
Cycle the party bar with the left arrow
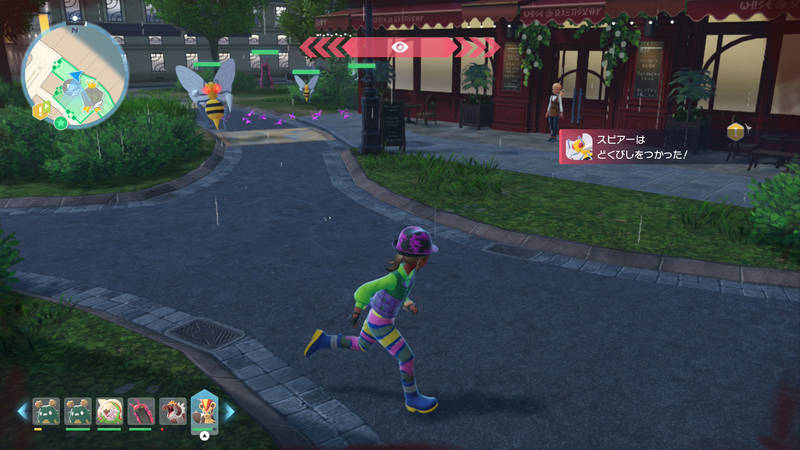click(22, 410)
